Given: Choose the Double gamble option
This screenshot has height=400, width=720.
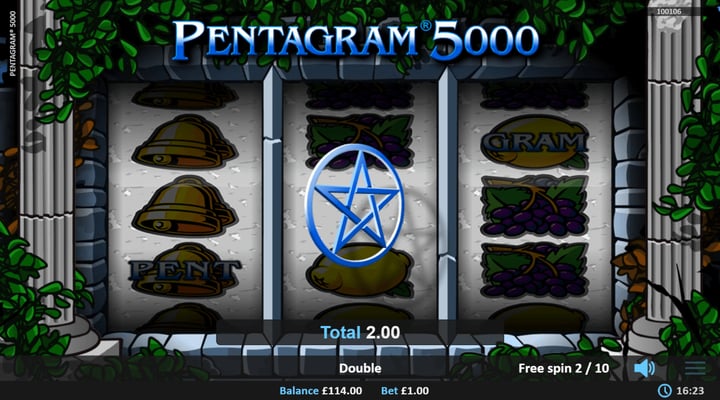Looking at the screenshot, I should 359,368.
